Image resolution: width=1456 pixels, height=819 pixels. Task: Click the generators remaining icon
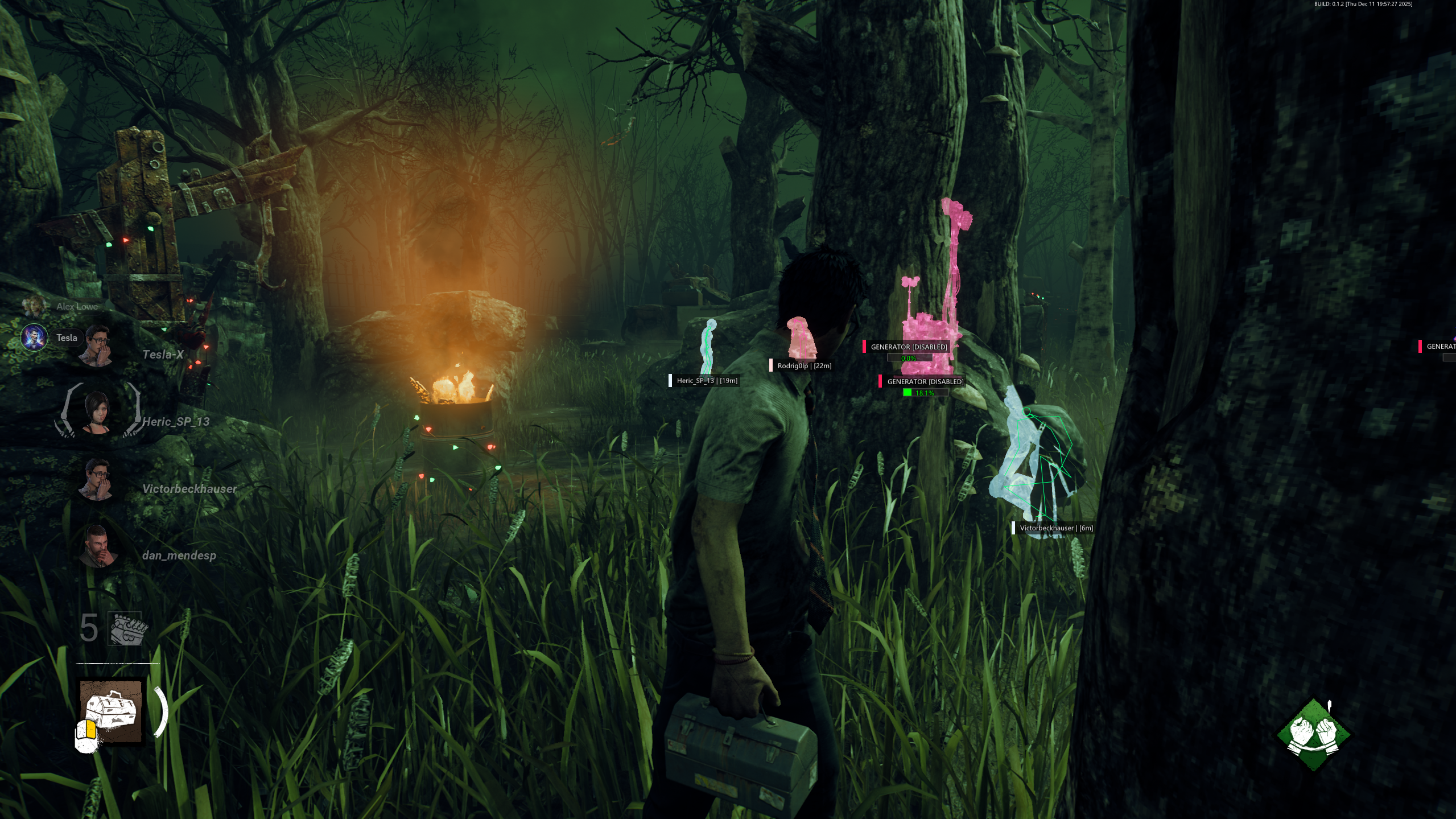[125, 629]
